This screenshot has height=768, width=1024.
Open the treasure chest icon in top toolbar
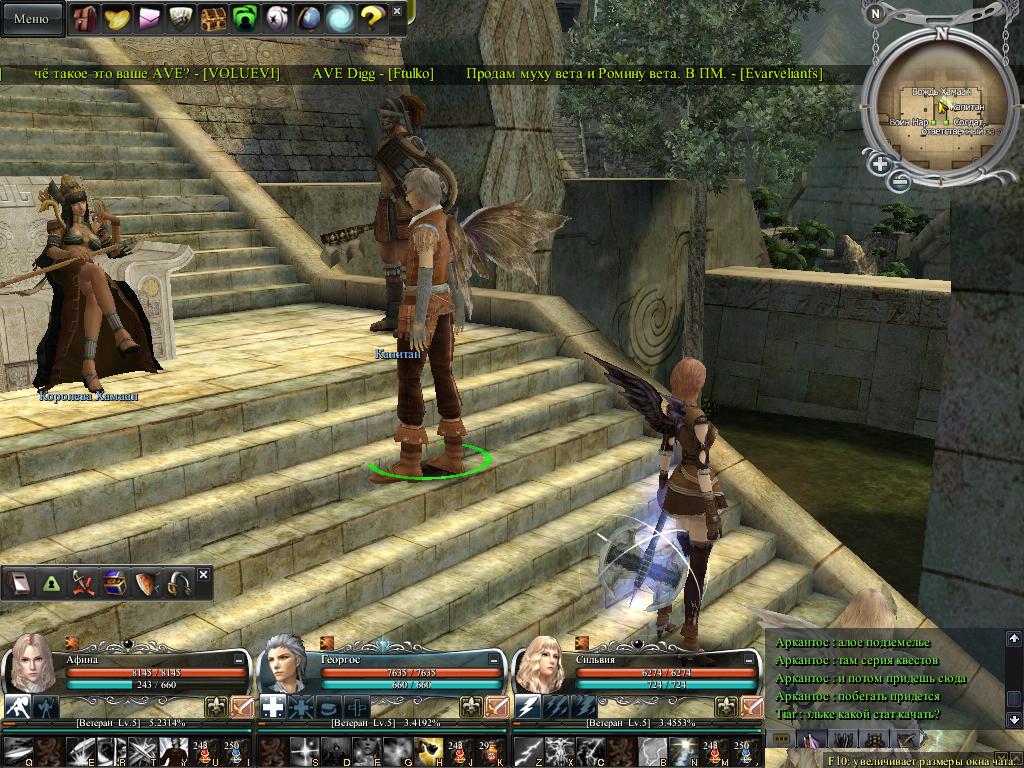click(x=212, y=17)
